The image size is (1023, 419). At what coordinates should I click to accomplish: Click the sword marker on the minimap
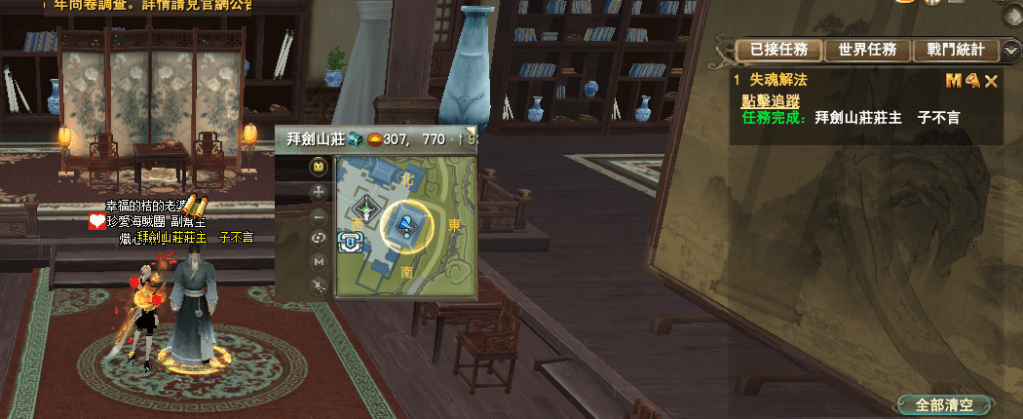(366, 210)
